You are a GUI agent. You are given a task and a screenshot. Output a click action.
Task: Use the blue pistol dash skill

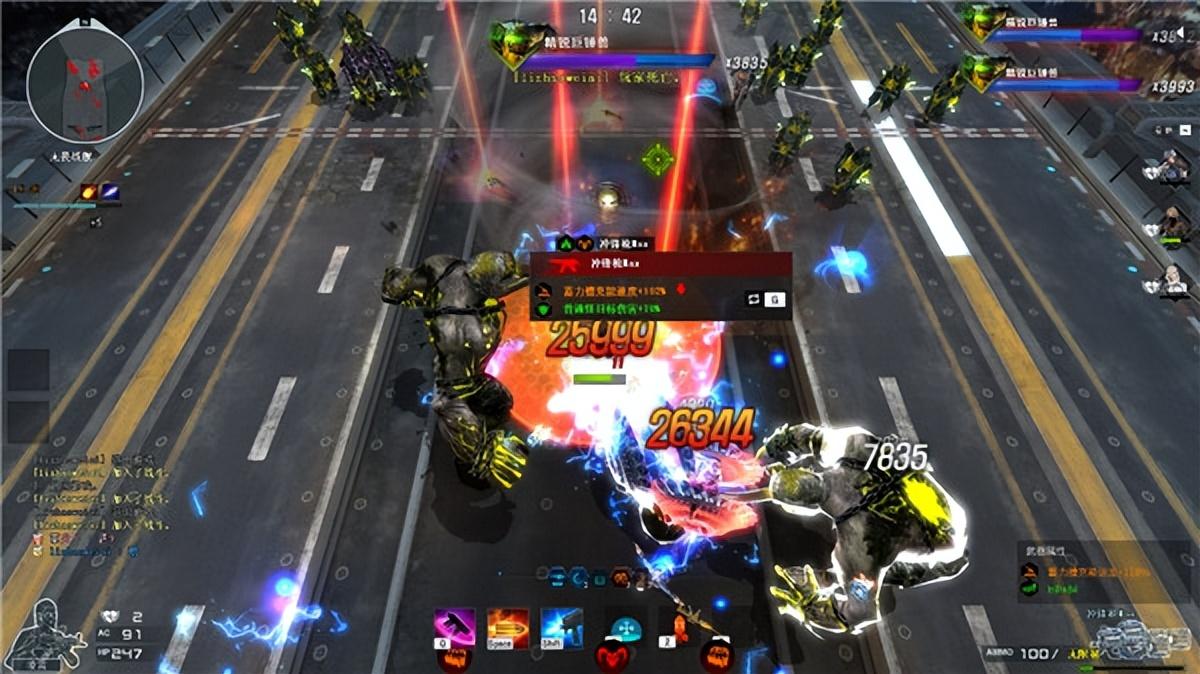tap(561, 629)
